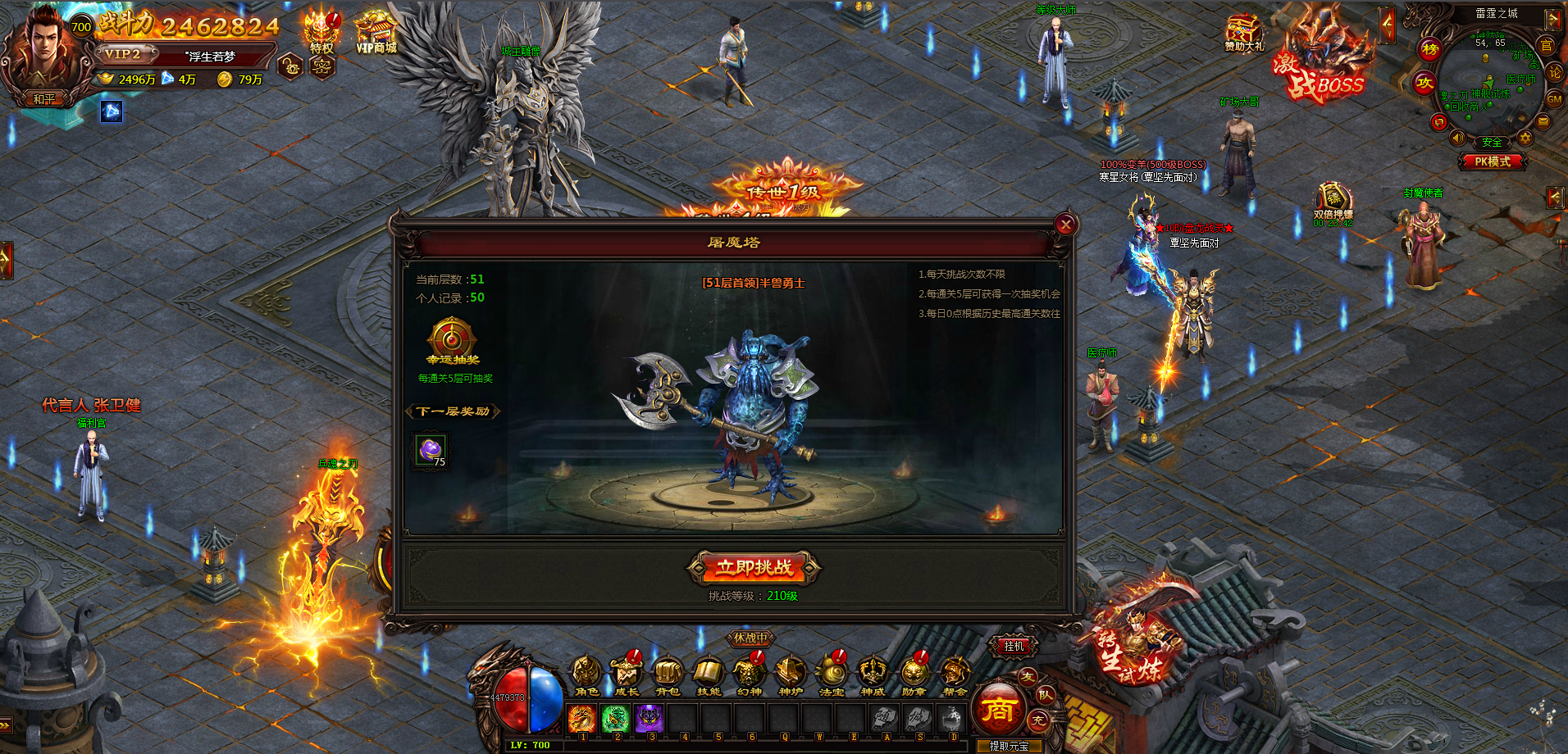Open the 激战BOSS event

click(1322, 61)
